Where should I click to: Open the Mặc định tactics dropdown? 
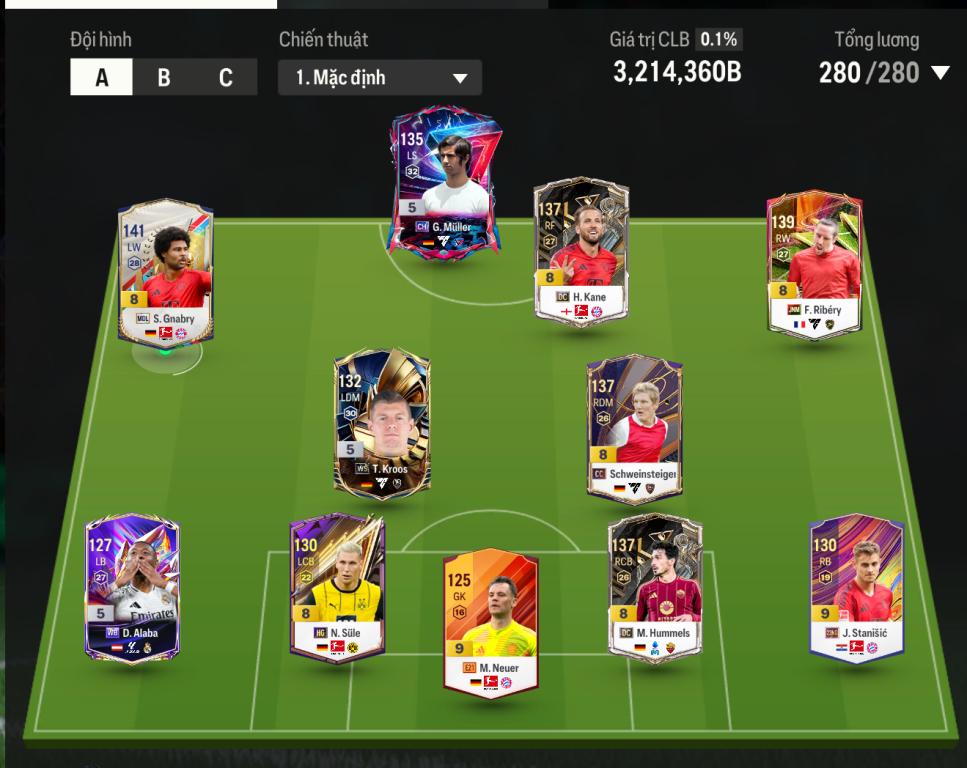point(380,78)
